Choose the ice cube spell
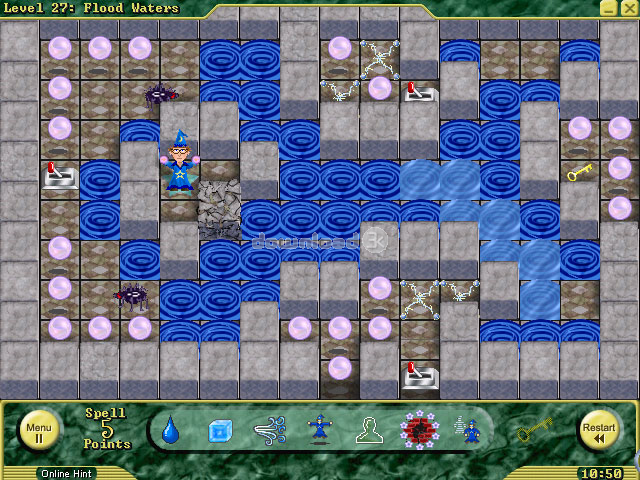This screenshot has height=480, width=640. (220, 431)
